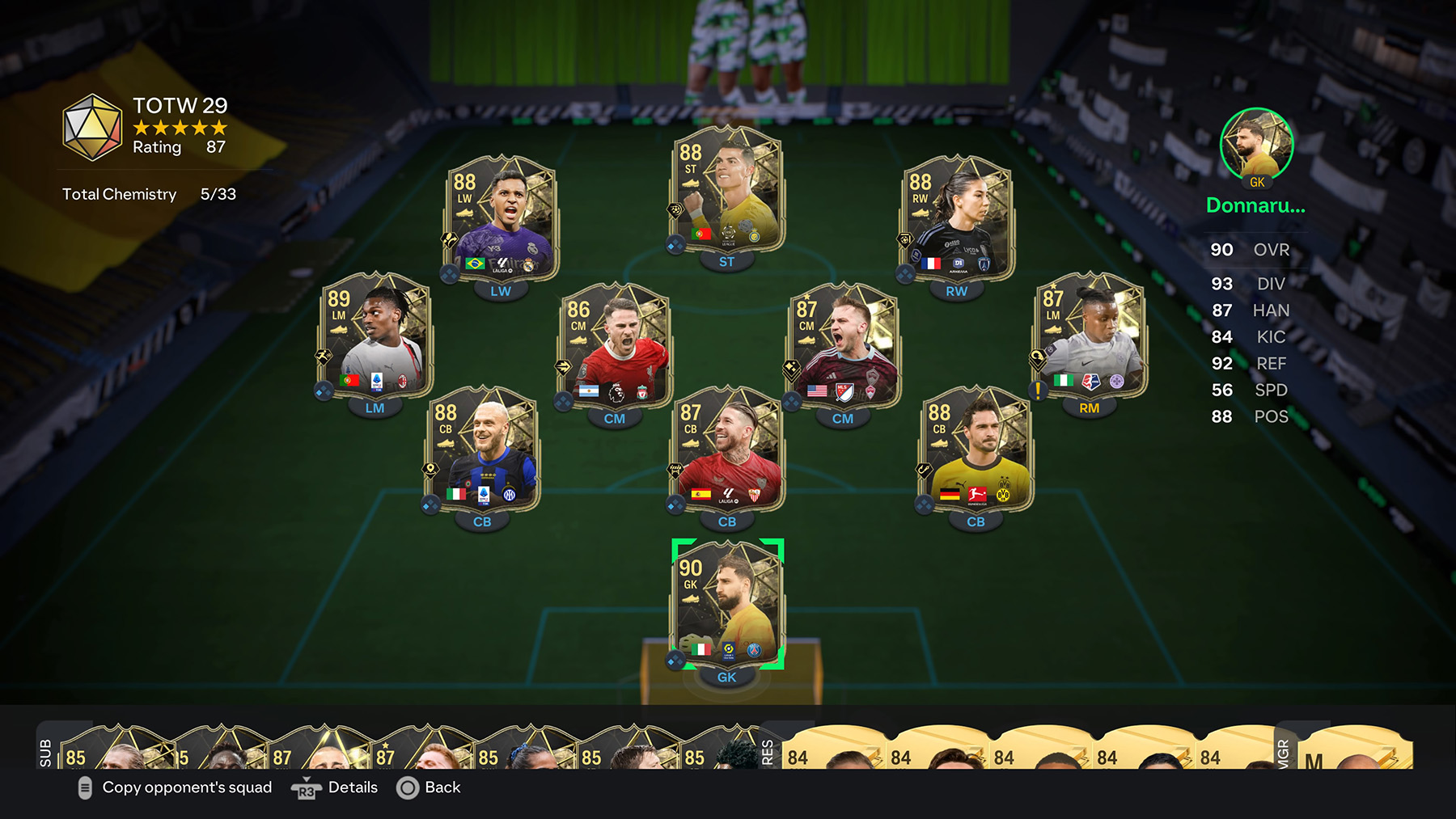Click the golden boot icon on Ronaldo's ST card
The height and width of the screenshot is (819, 1456).
(691, 183)
